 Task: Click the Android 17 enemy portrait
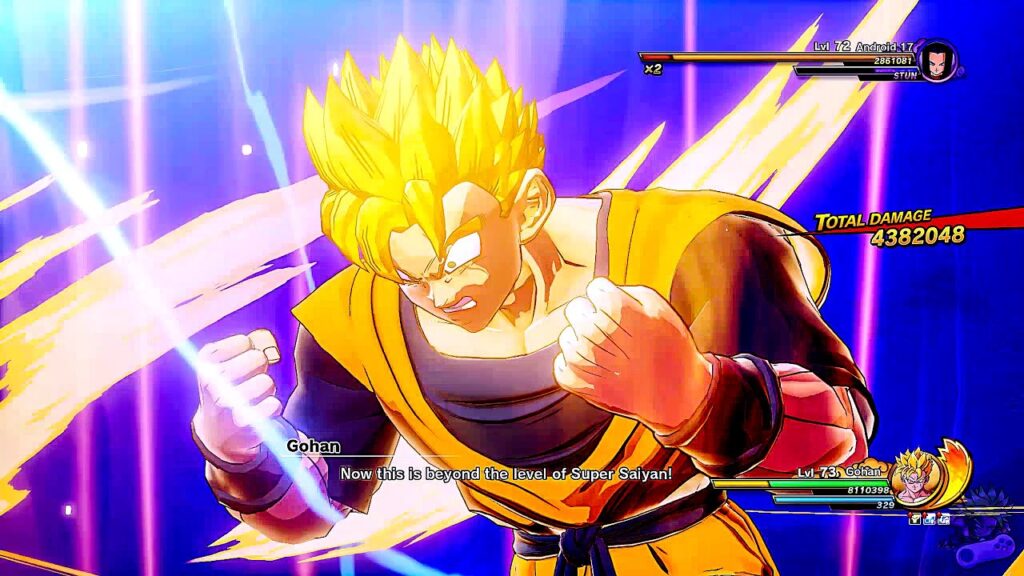coord(937,60)
